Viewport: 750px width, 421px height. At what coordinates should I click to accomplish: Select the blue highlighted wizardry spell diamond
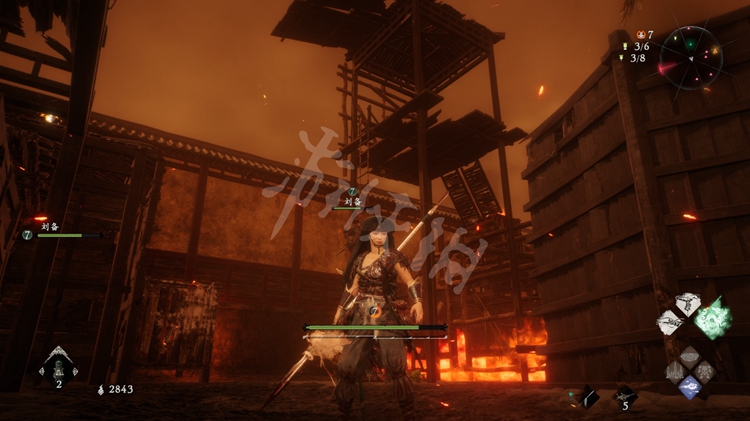689,387
